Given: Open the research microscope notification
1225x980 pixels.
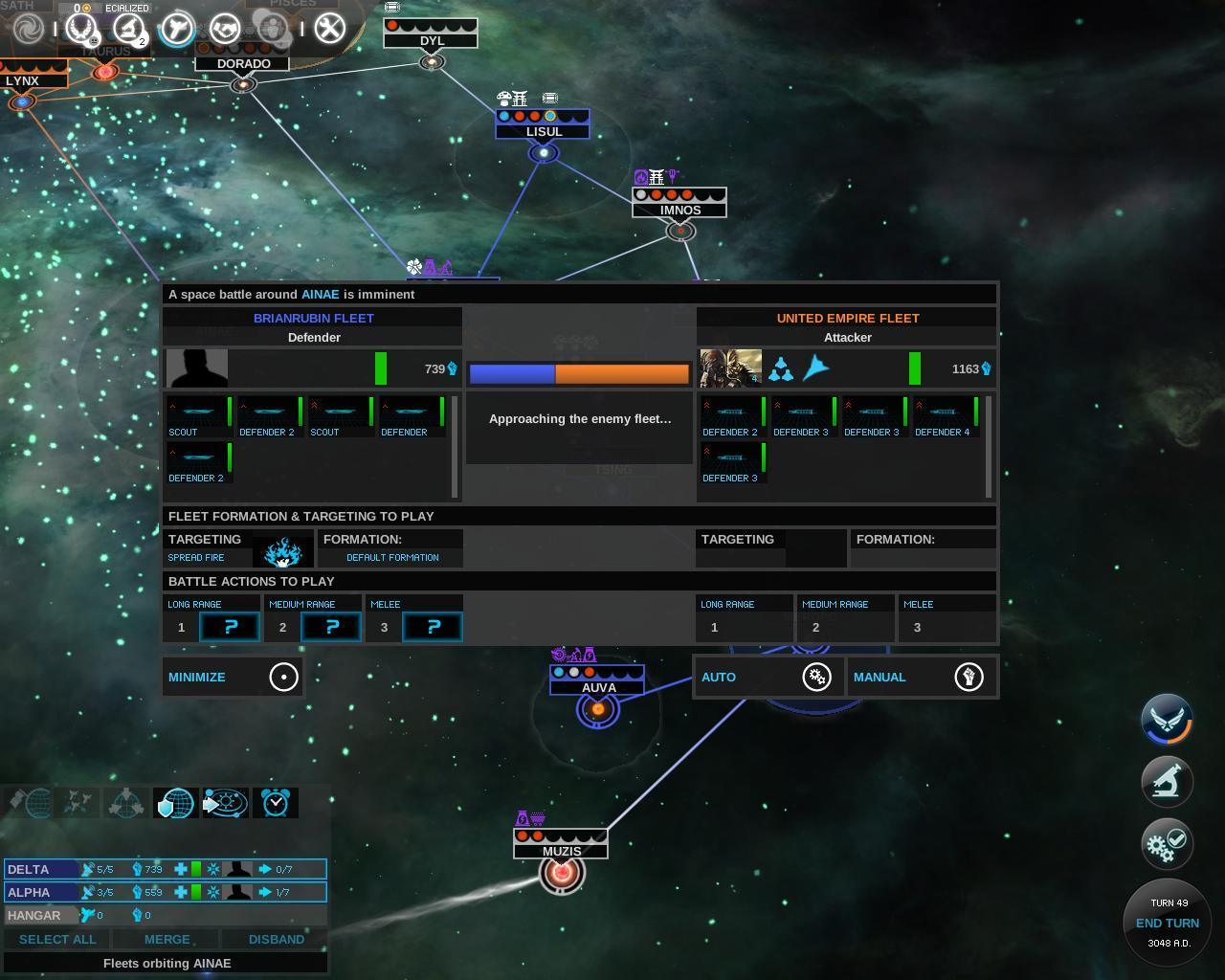Looking at the screenshot, I should coord(1166,781).
